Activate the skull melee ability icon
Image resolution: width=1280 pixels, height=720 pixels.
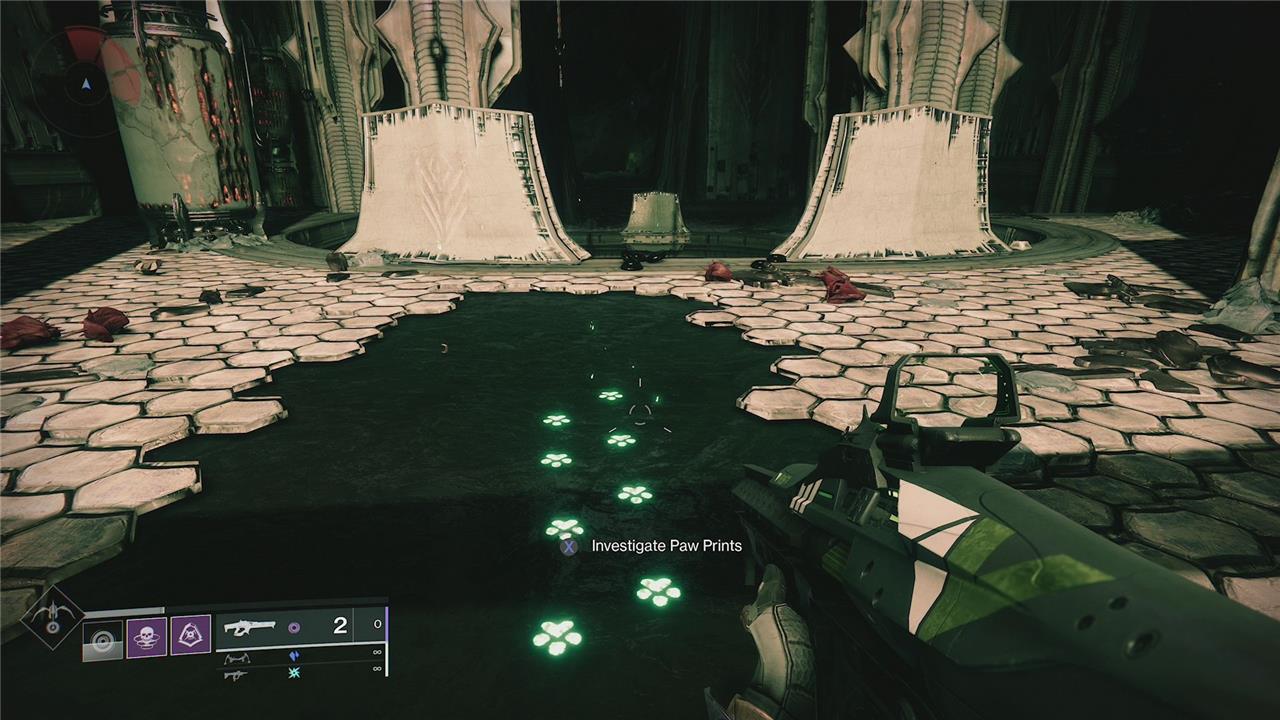(146, 636)
